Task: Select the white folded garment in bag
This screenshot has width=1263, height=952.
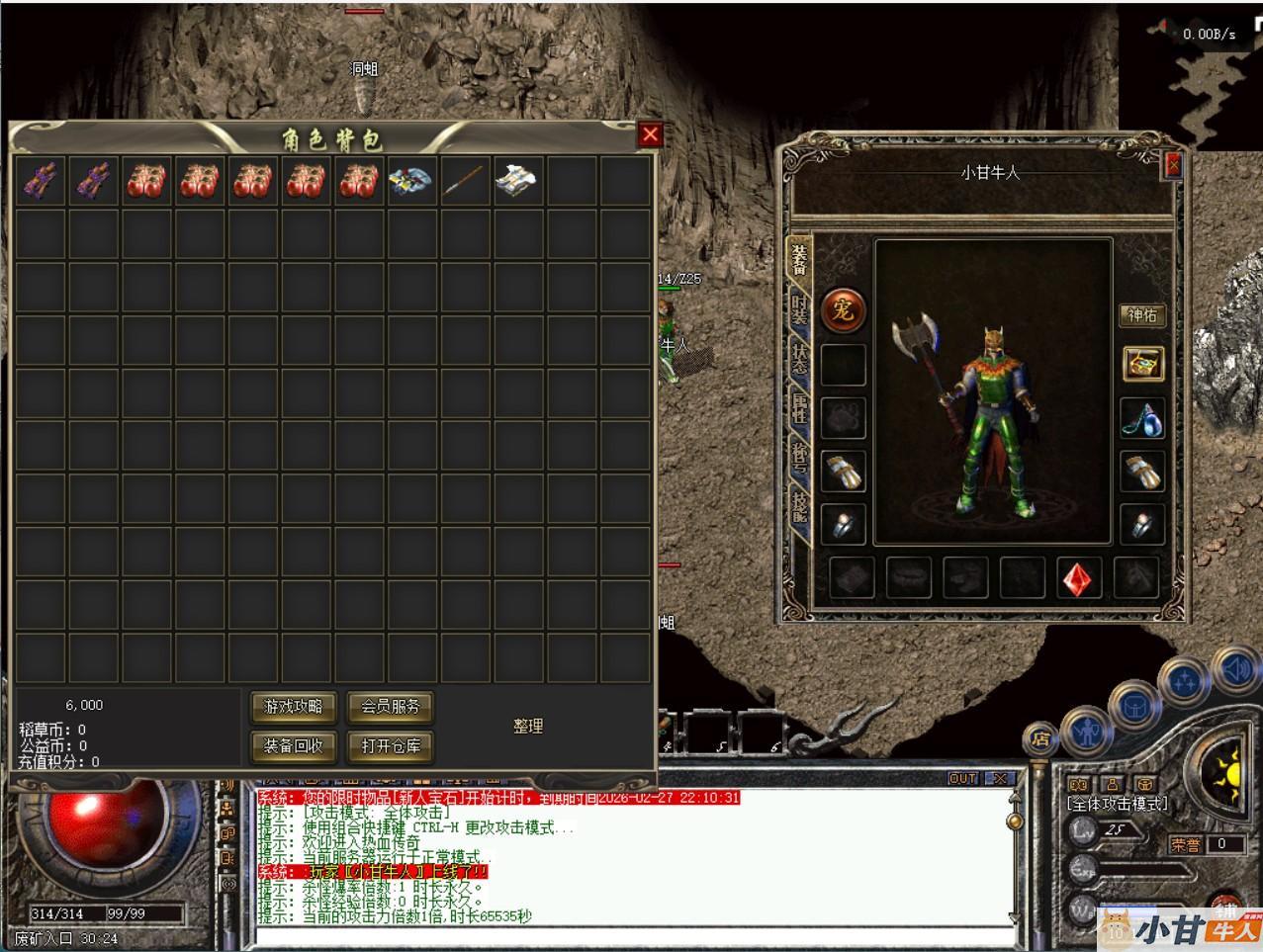Action: (517, 181)
